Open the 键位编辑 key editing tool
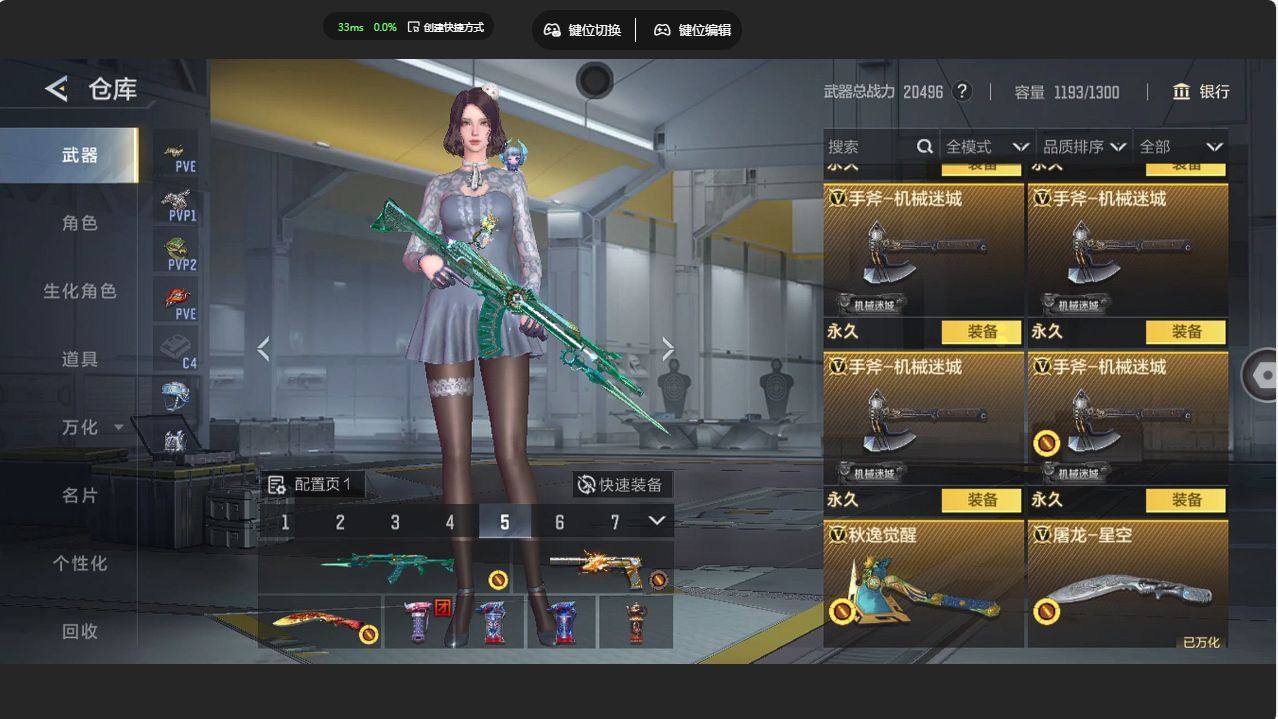Screen dimensions: 1278x719 coord(693,30)
